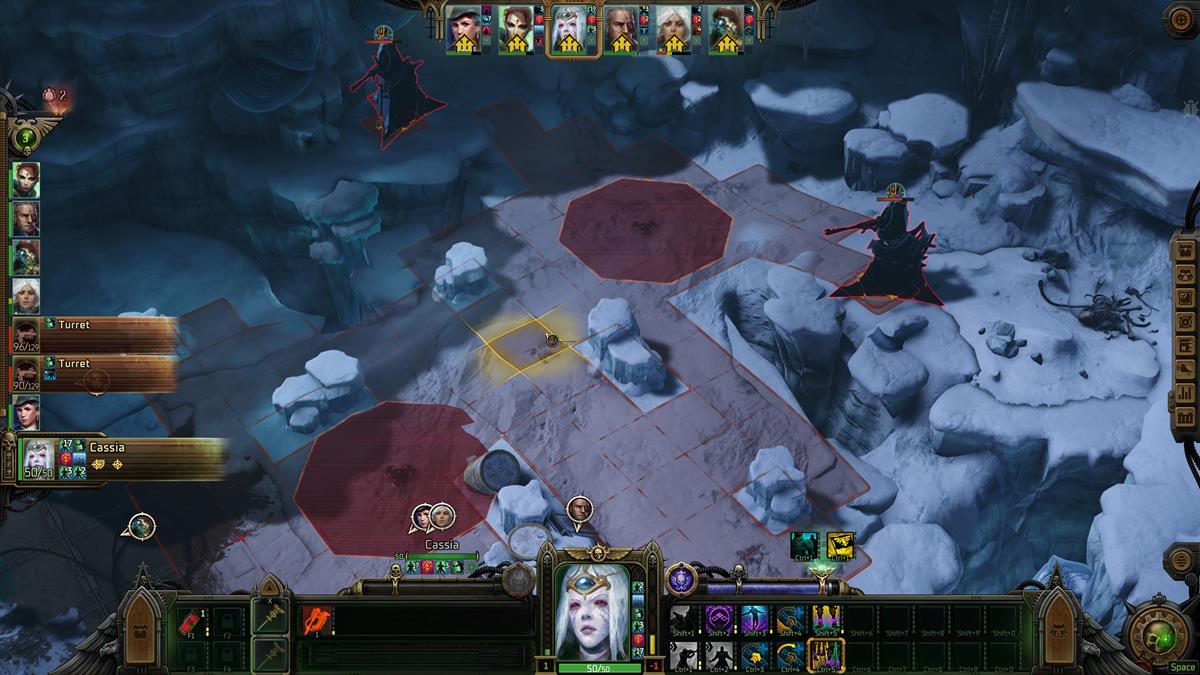
Task: Select the top staff weapon slot
Action: point(269,615)
